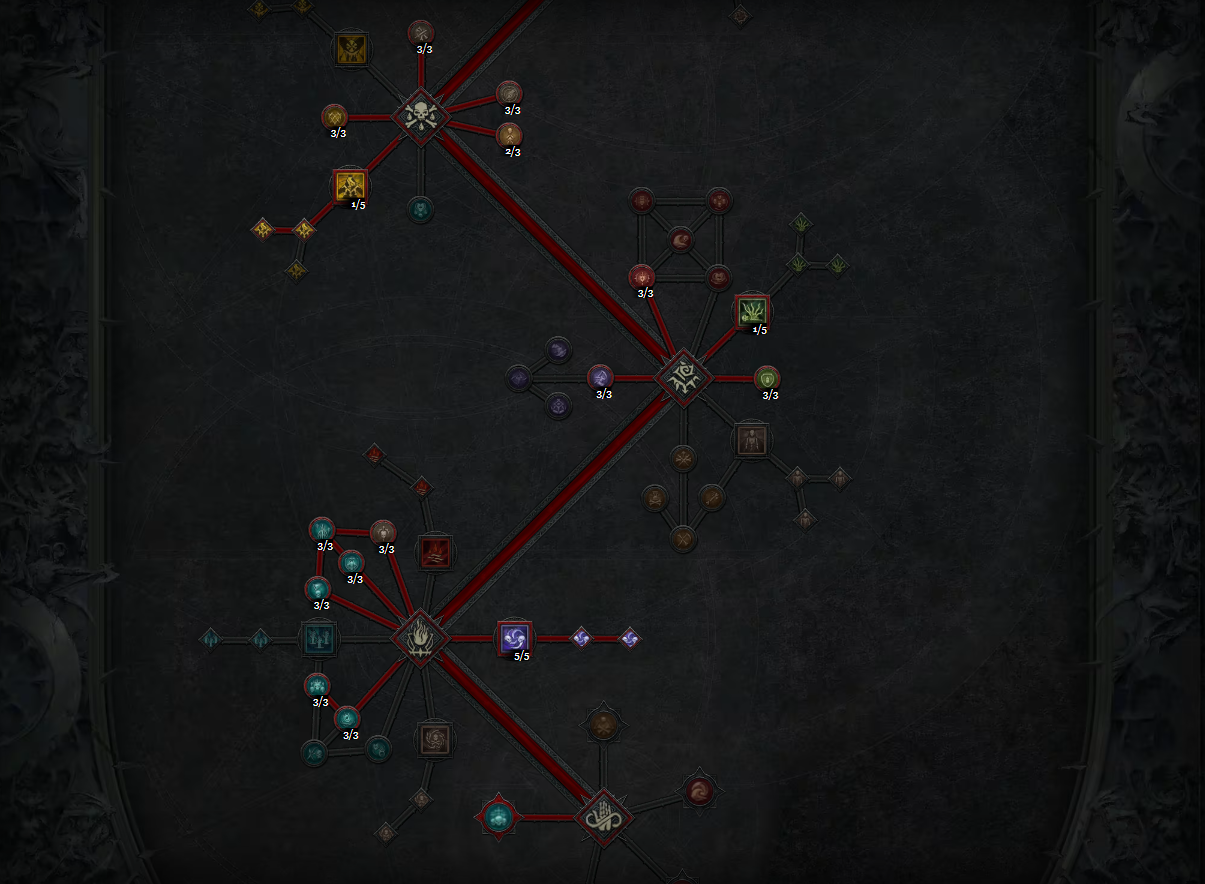Click the orange passive node at 2/3
This screenshot has height=884, width=1205.
[509, 135]
